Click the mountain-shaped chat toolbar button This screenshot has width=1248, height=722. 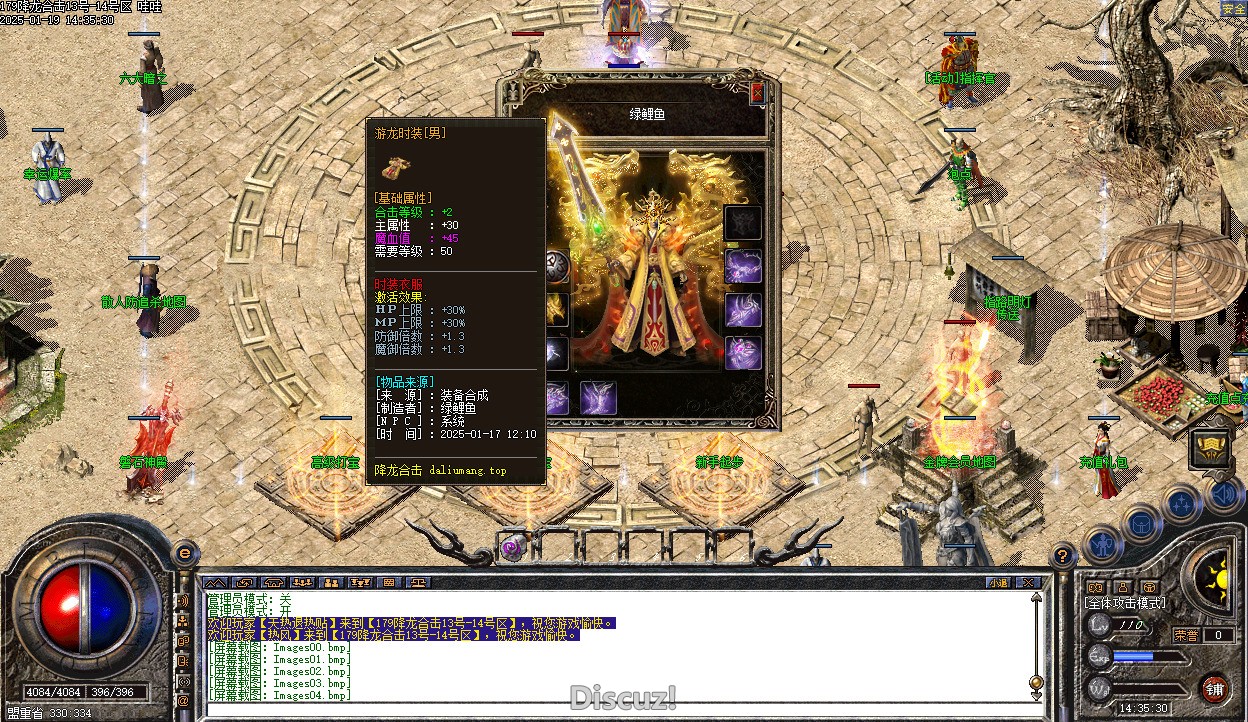point(215,582)
